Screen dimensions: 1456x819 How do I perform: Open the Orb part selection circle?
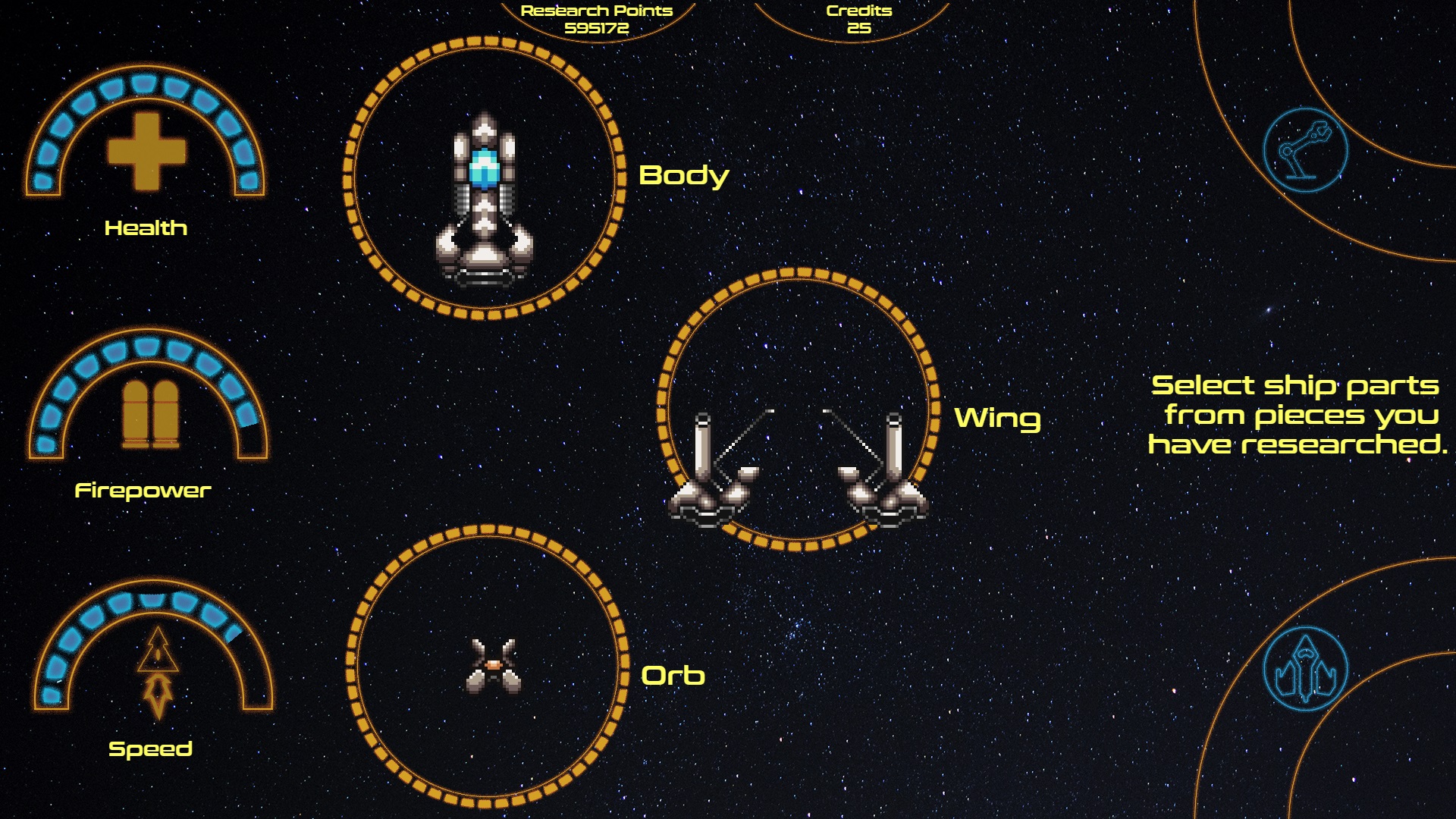coord(489,667)
